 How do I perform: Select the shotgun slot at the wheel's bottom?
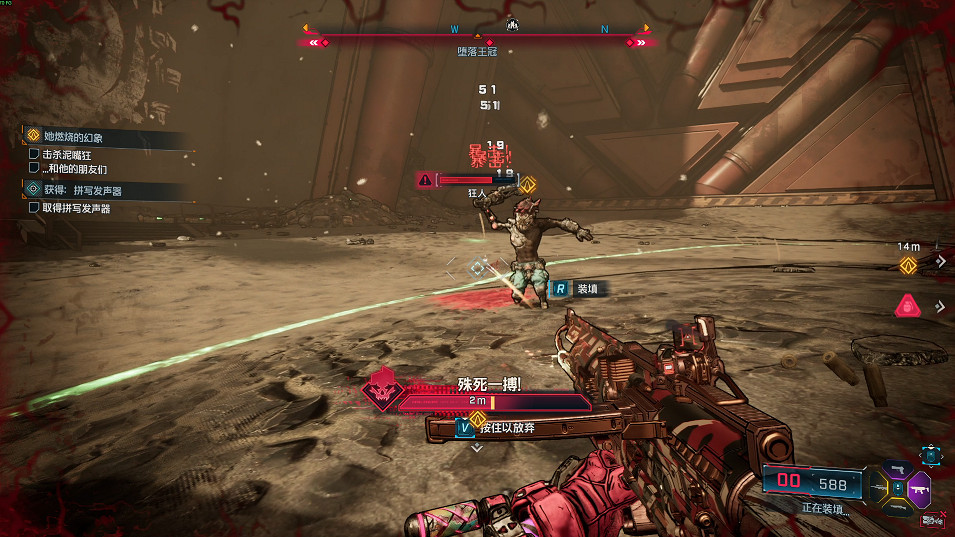click(x=897, y=507)
